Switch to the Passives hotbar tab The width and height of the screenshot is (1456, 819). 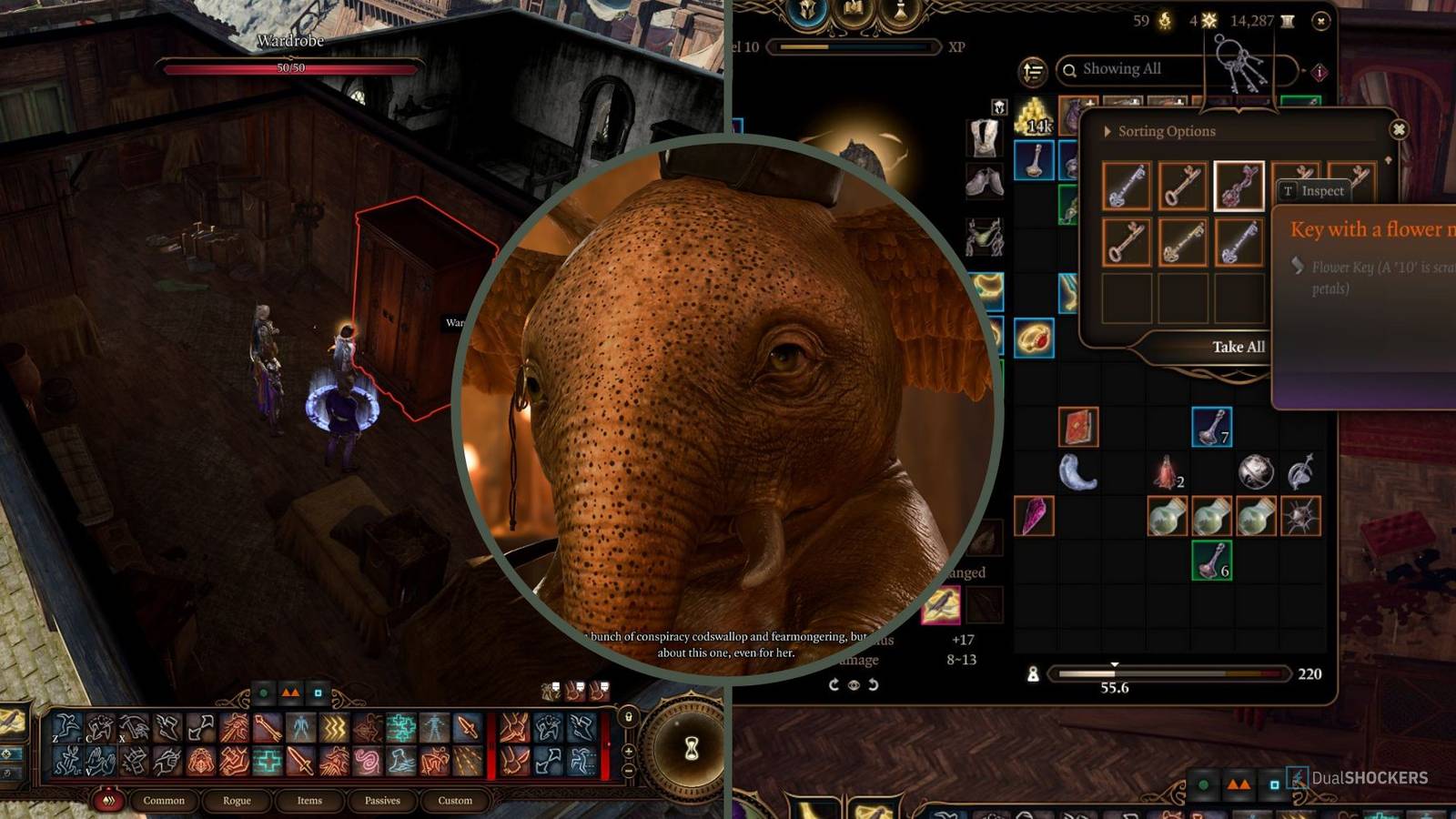[381, 802]
